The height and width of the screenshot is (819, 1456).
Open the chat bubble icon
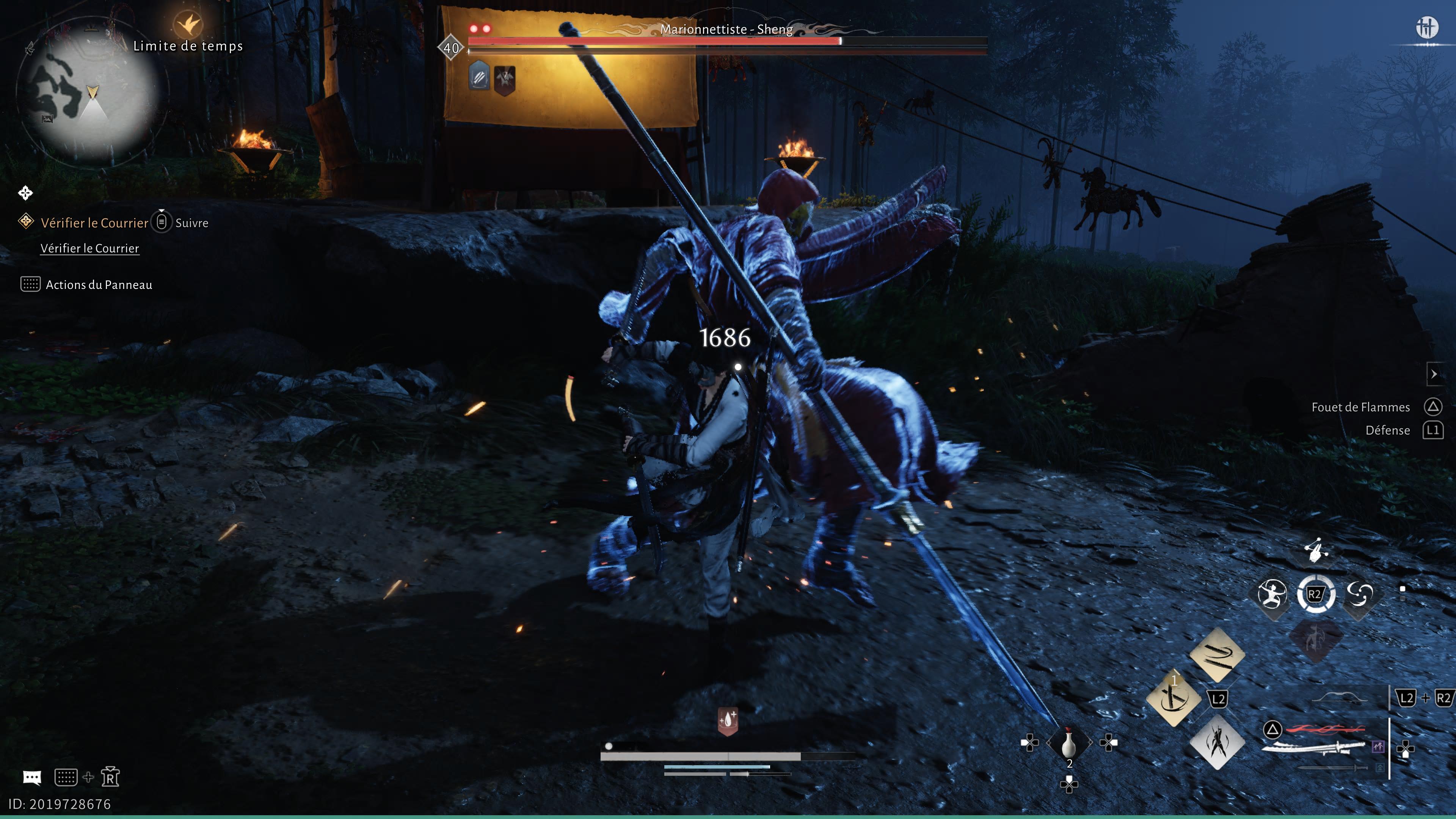[31, 778]
